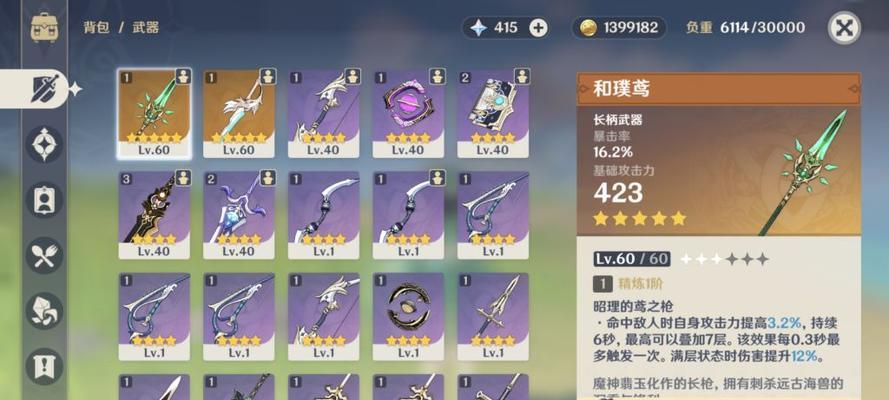Screen dimensions: 889x400
Task: Select the Lv.40 winged axe-head weapon
Action: pyautogui.click(x=322, y=113)
